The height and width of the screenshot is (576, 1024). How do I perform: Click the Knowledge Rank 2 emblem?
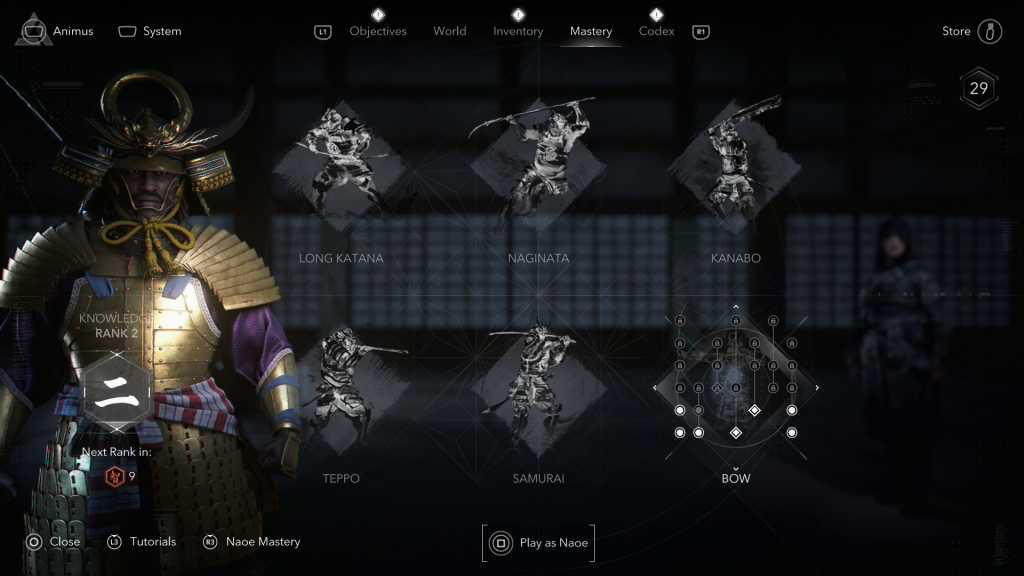coord(116,389)
